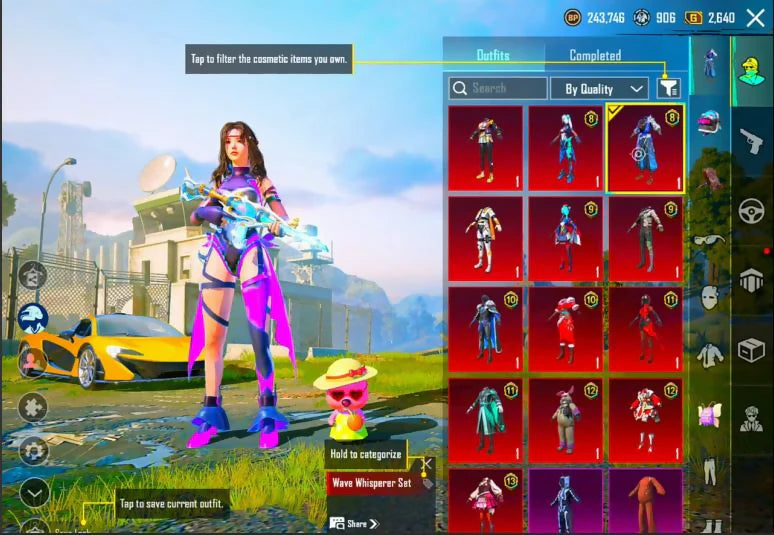Click the puzzle piece icon on left
This screenshot has width=774, height=535.
(33, 407)
